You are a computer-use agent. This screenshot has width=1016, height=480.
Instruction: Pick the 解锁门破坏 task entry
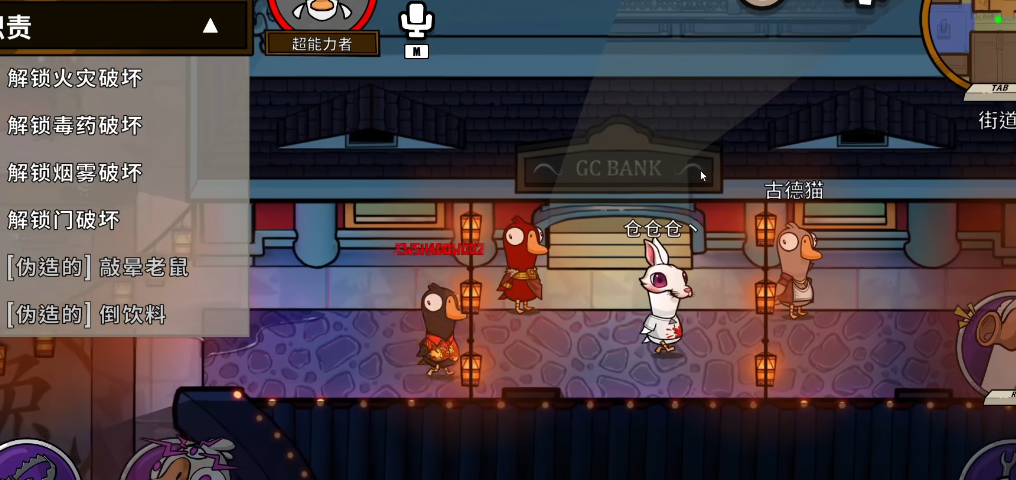[64, 220]
